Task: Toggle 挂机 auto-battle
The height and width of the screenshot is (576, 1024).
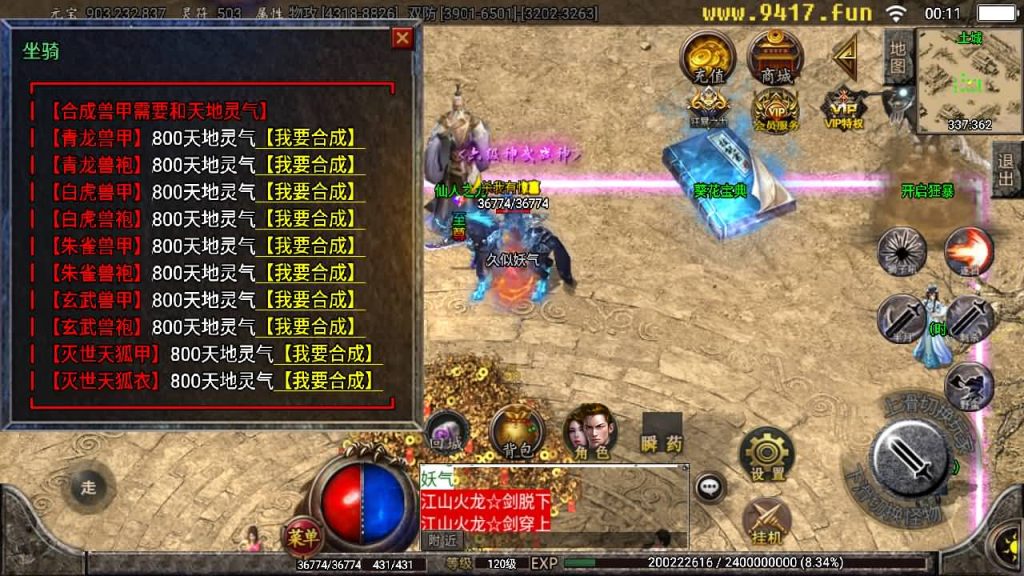Action: pos(767,521)
